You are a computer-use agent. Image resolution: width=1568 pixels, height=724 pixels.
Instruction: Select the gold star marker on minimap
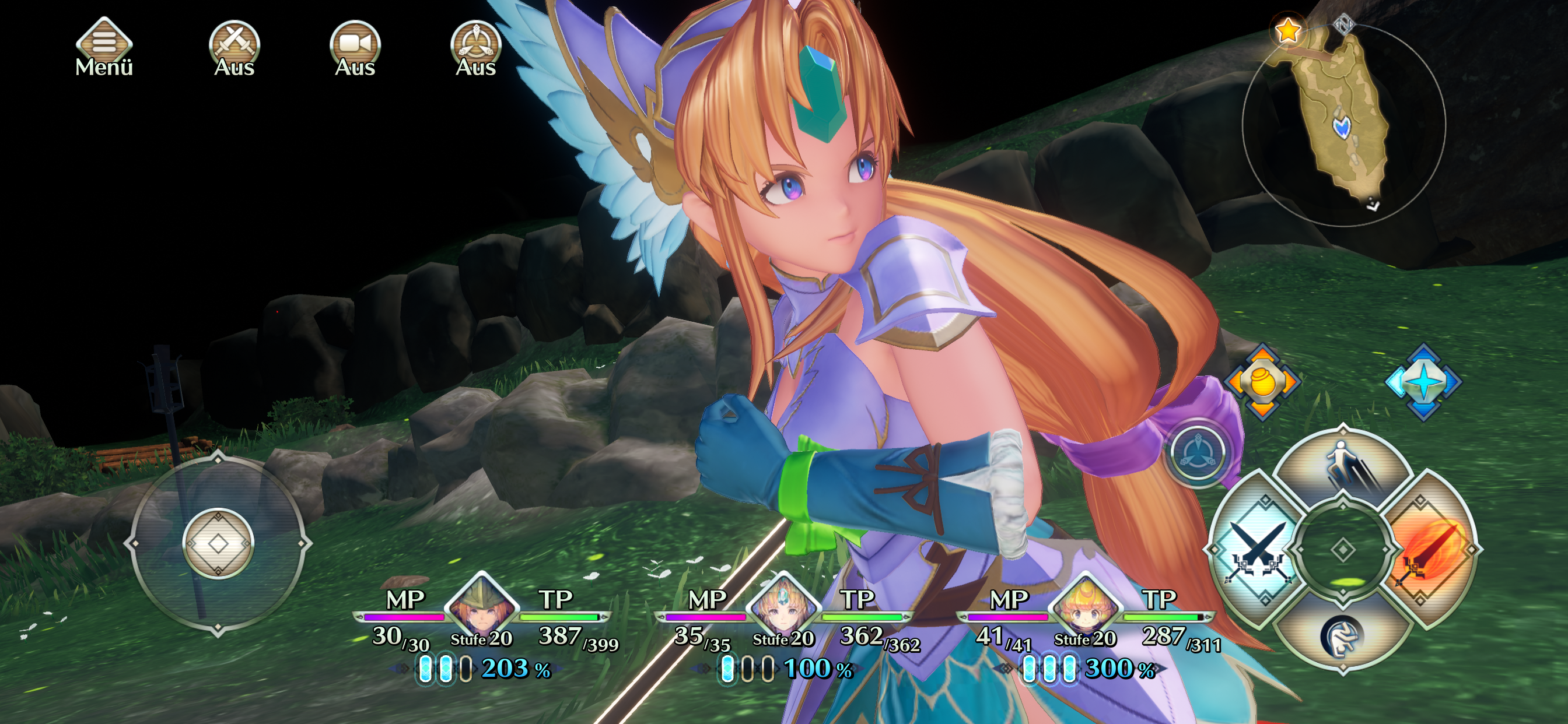click(1288, 30)
